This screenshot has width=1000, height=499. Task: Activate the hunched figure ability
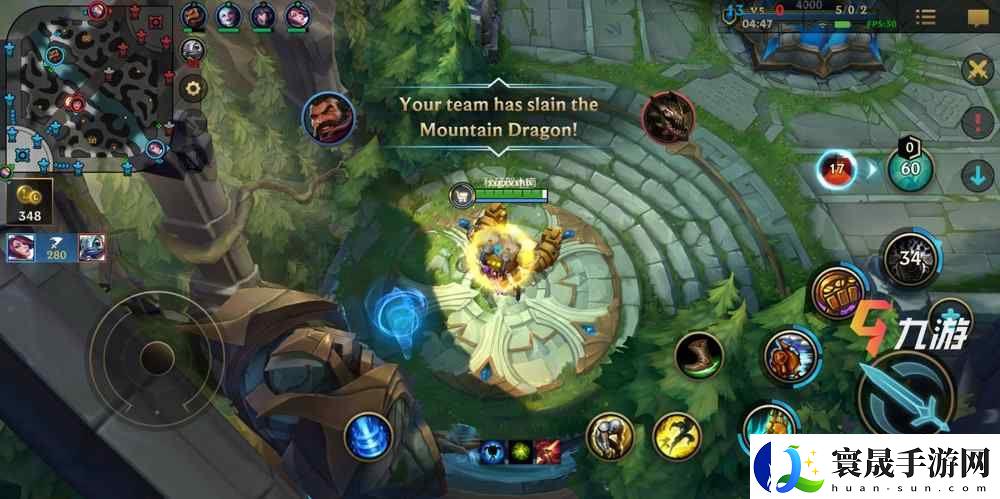pos(610,435)
